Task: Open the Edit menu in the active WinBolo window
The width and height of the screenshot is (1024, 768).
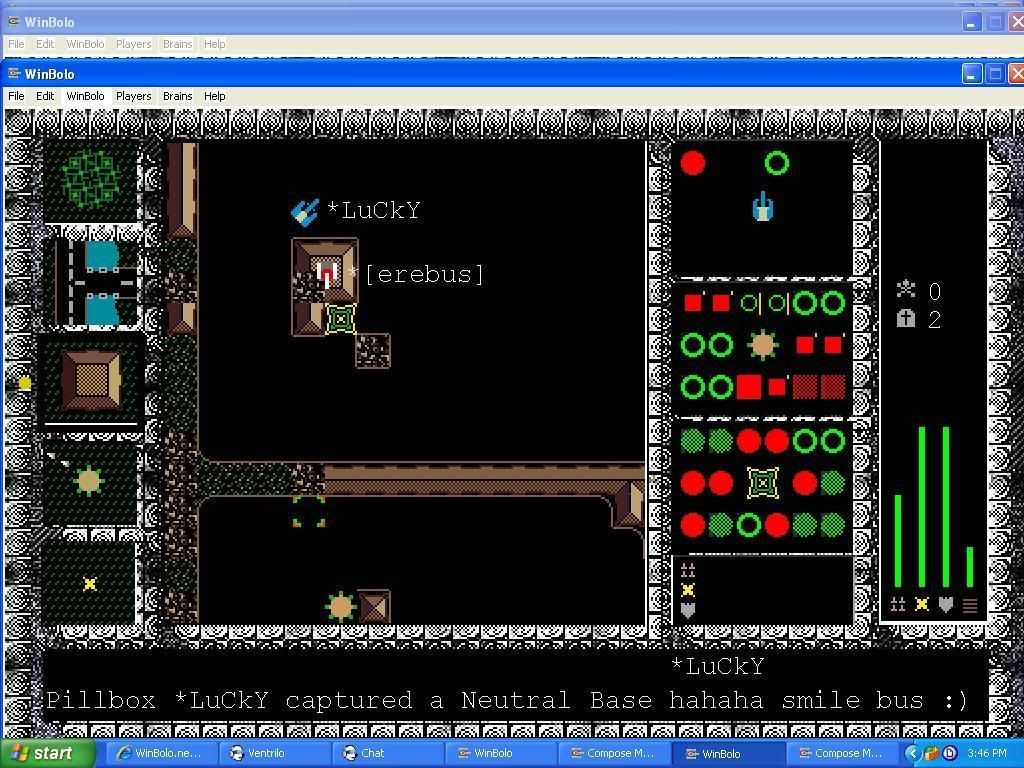Action: coord(45,96)
